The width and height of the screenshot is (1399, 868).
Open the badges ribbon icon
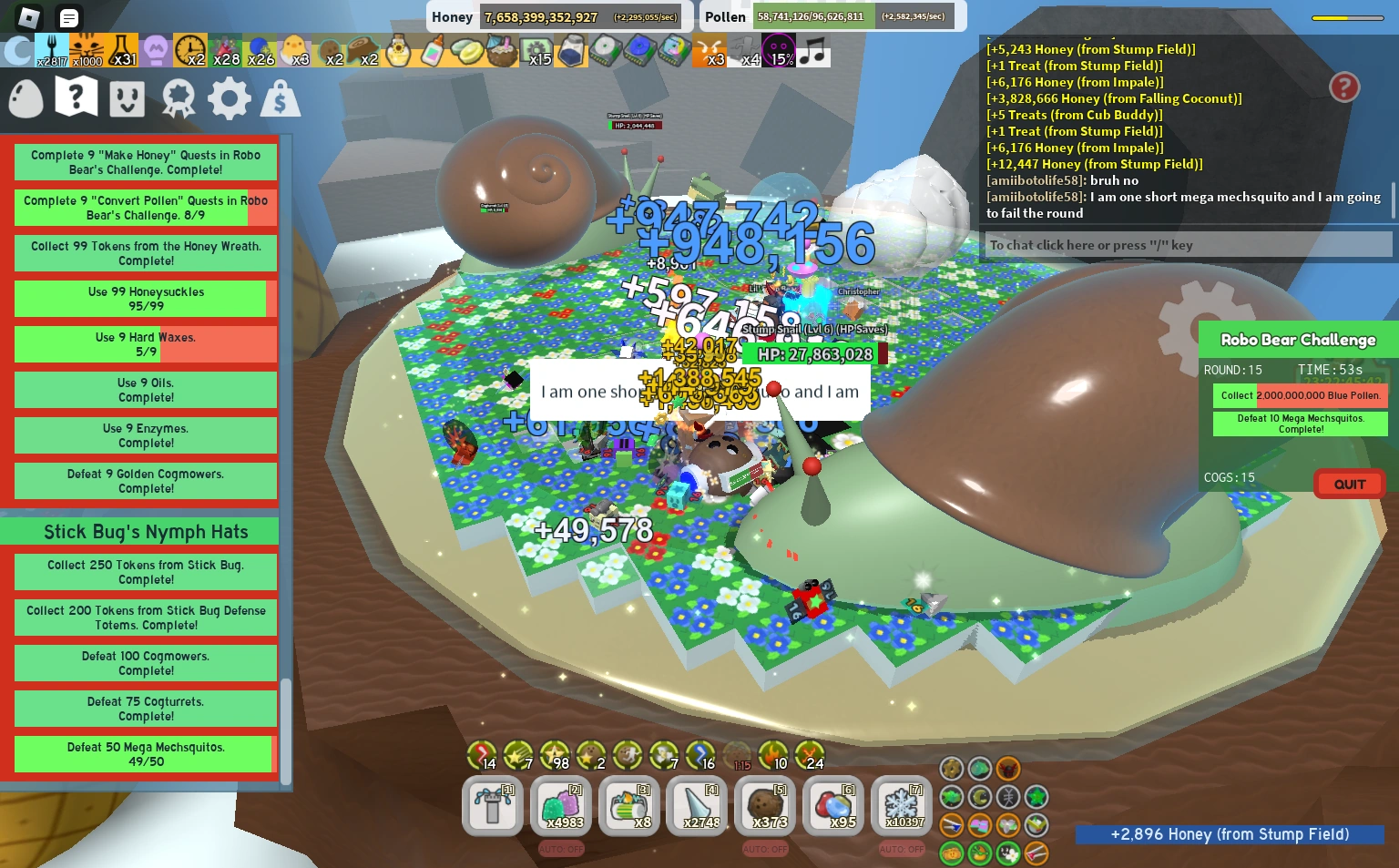tap(178, 97)
